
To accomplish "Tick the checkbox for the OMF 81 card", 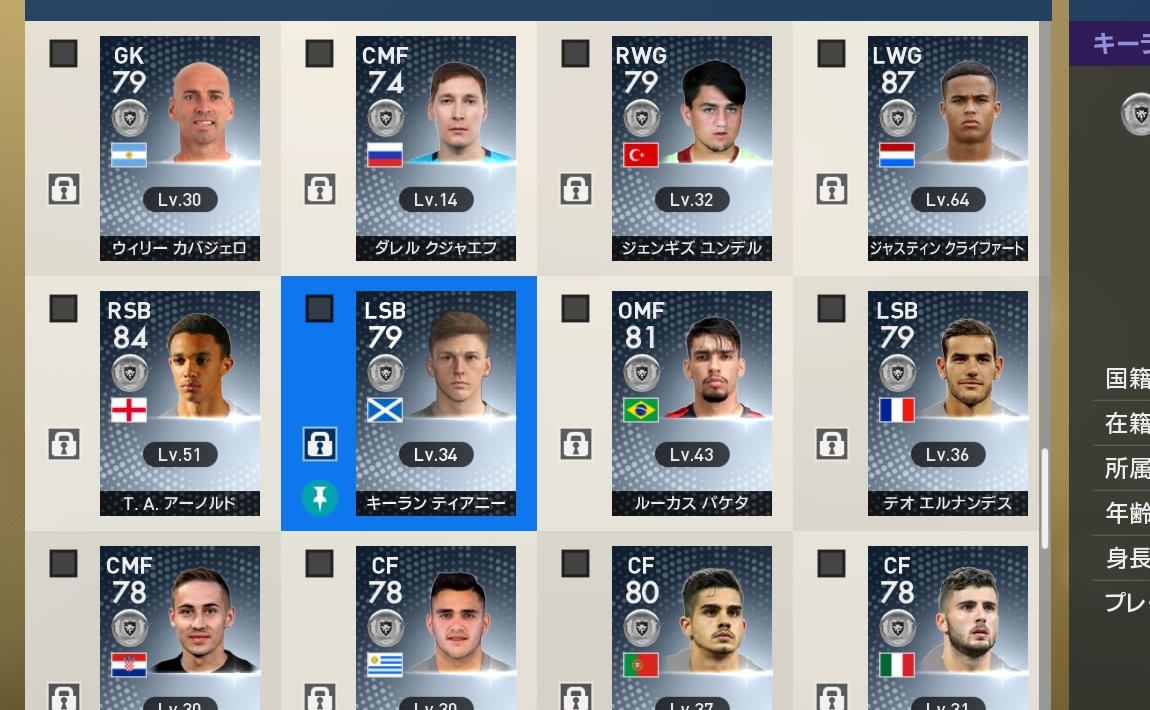I will pyautogui.click(x=575, y=309).
